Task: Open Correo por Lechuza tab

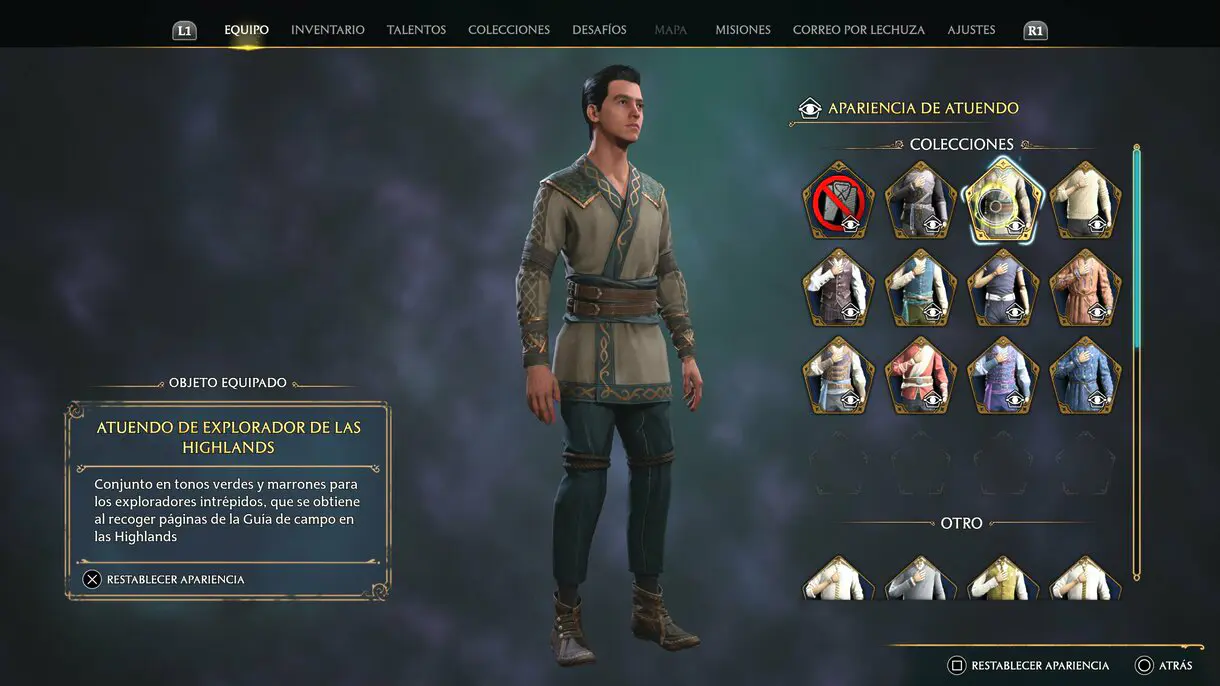Action: tap(858, 30)
